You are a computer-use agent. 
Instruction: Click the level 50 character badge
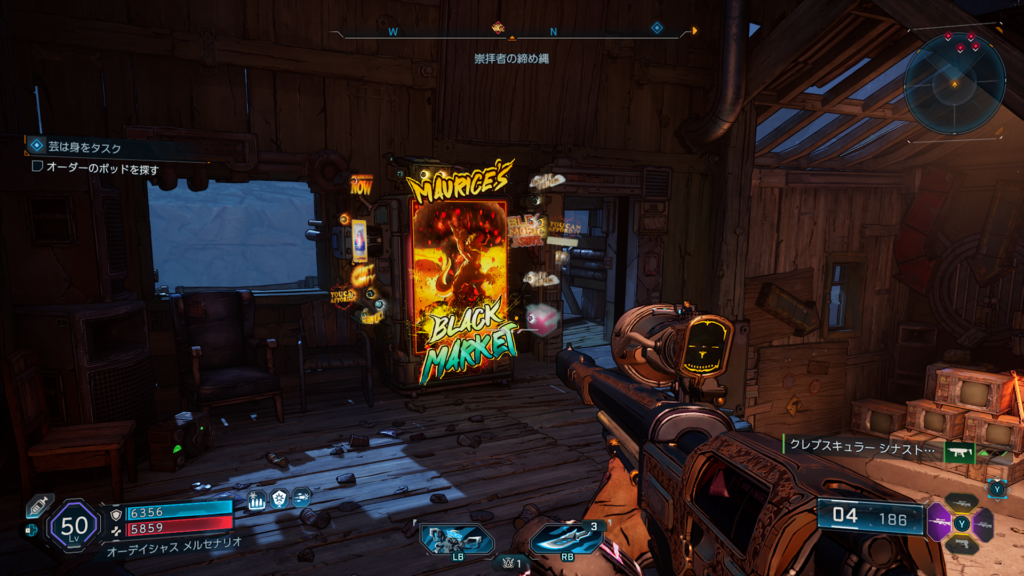[72, 523]
